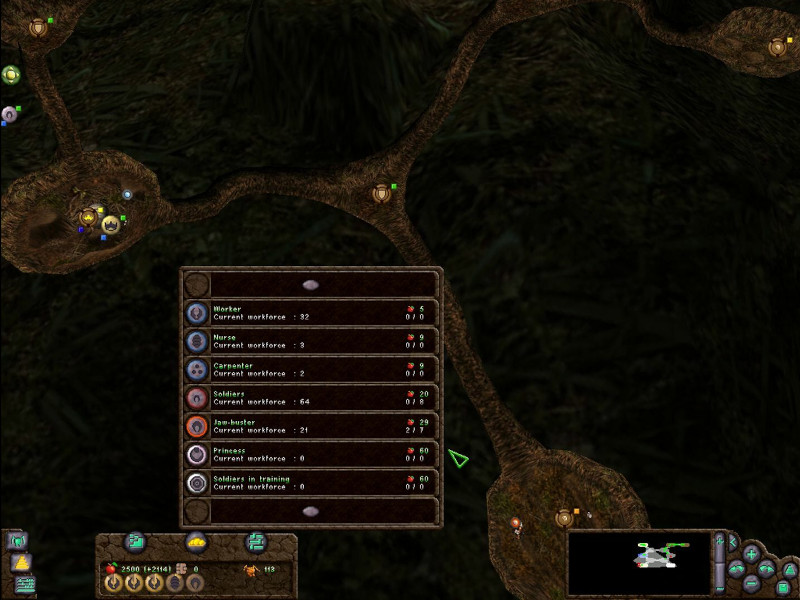Choose the Nurse unit entry
Viewport: 800px width, 600px height.
coord(310,341)
